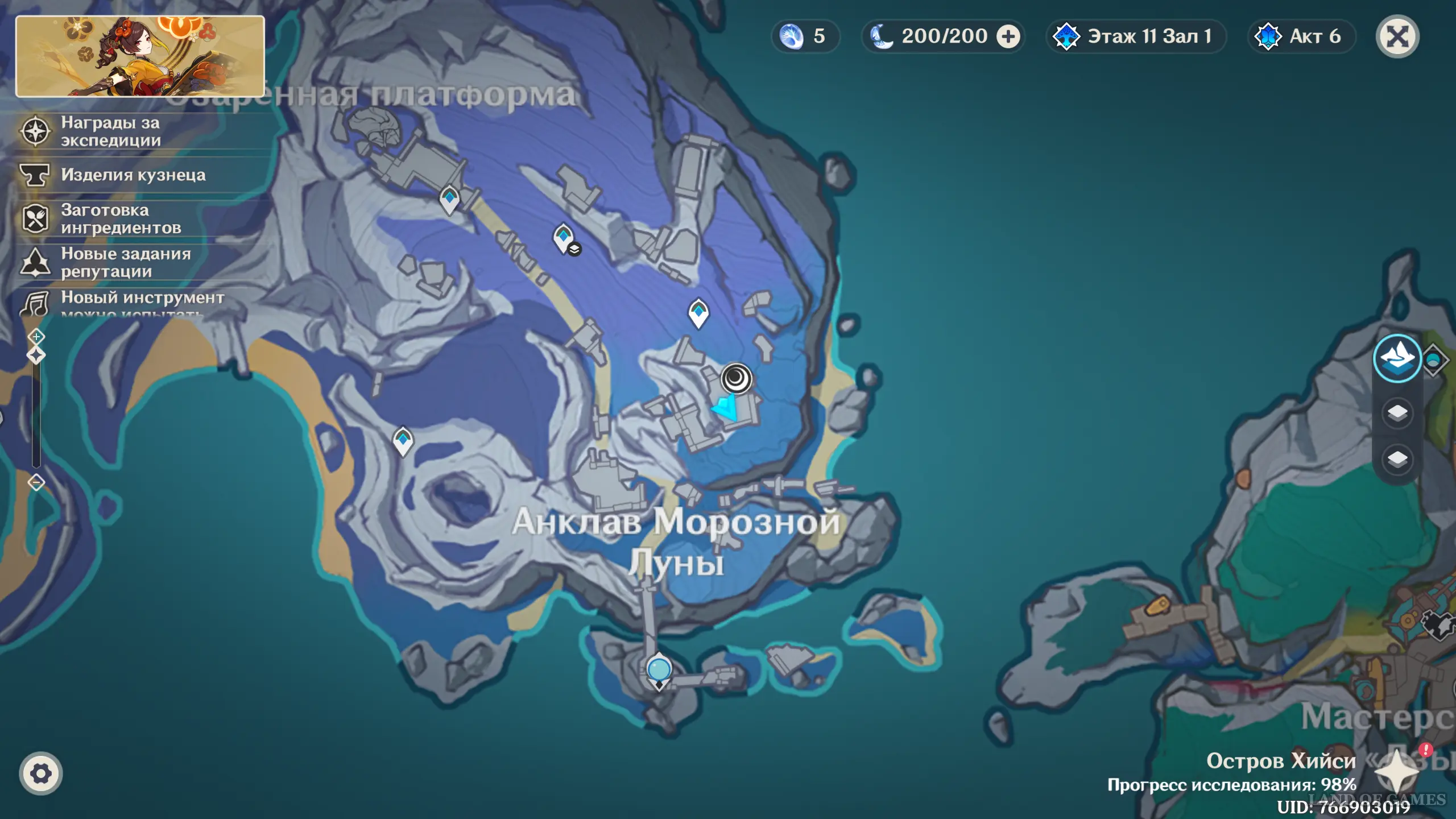Open the Этаж 11 Зал 1 abyss tracker
Viewport: 1456px width, 819px height.
point(1136,37)
